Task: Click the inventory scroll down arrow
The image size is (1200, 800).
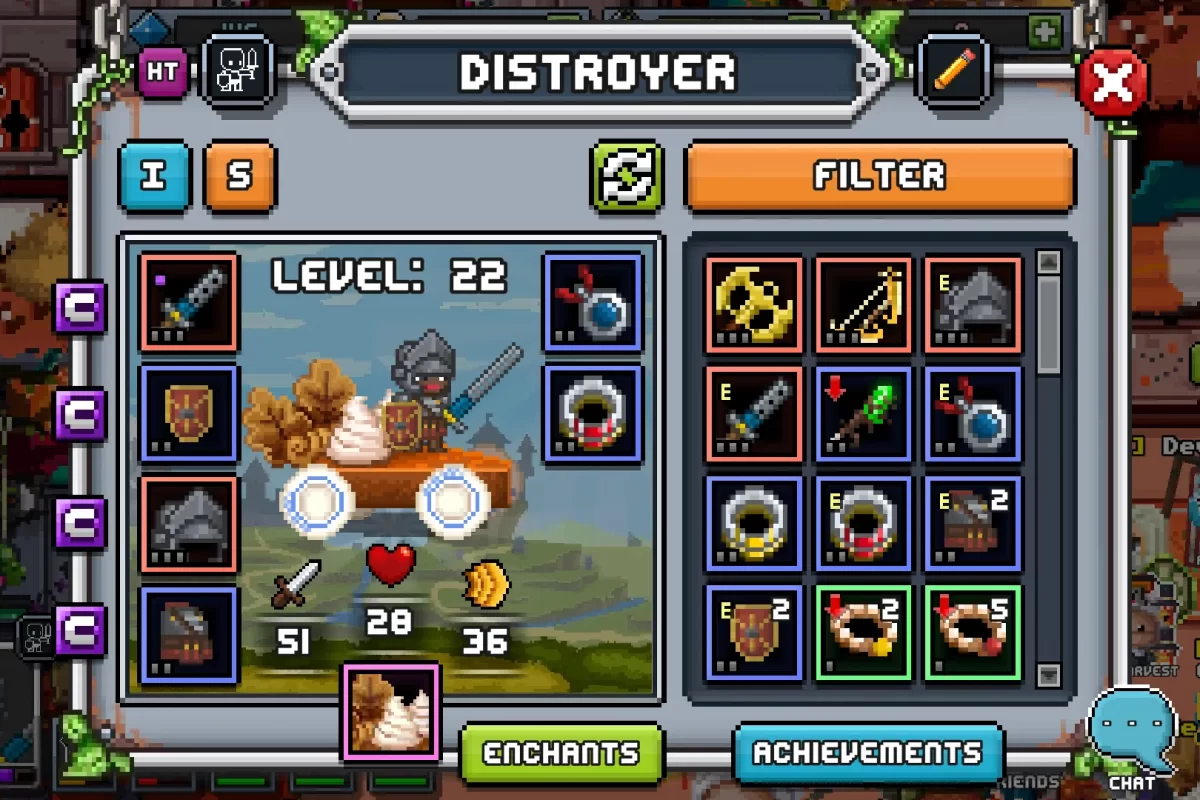Action: (1048, 675)
